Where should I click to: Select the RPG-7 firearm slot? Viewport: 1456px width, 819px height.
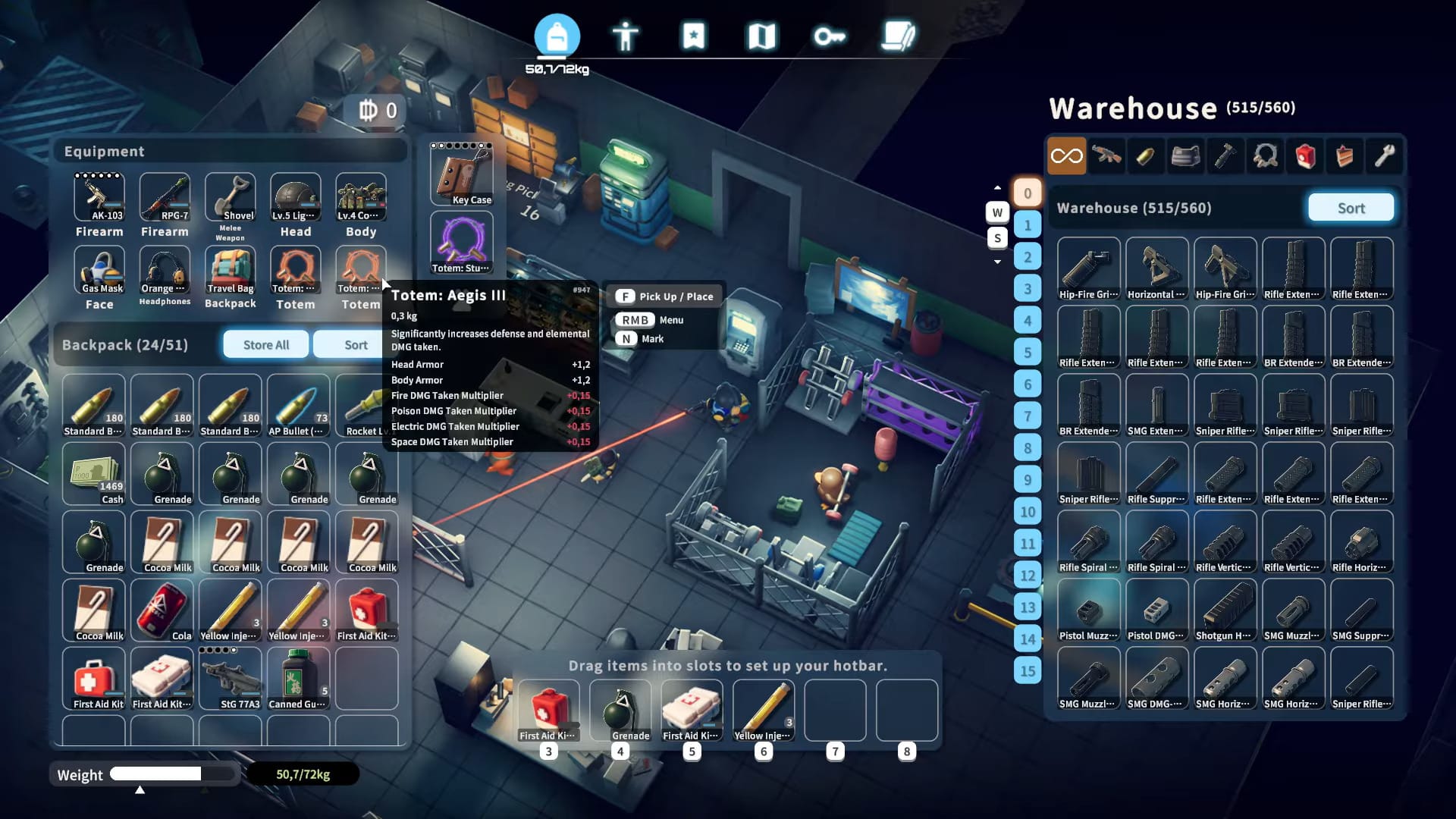point(165,197)
